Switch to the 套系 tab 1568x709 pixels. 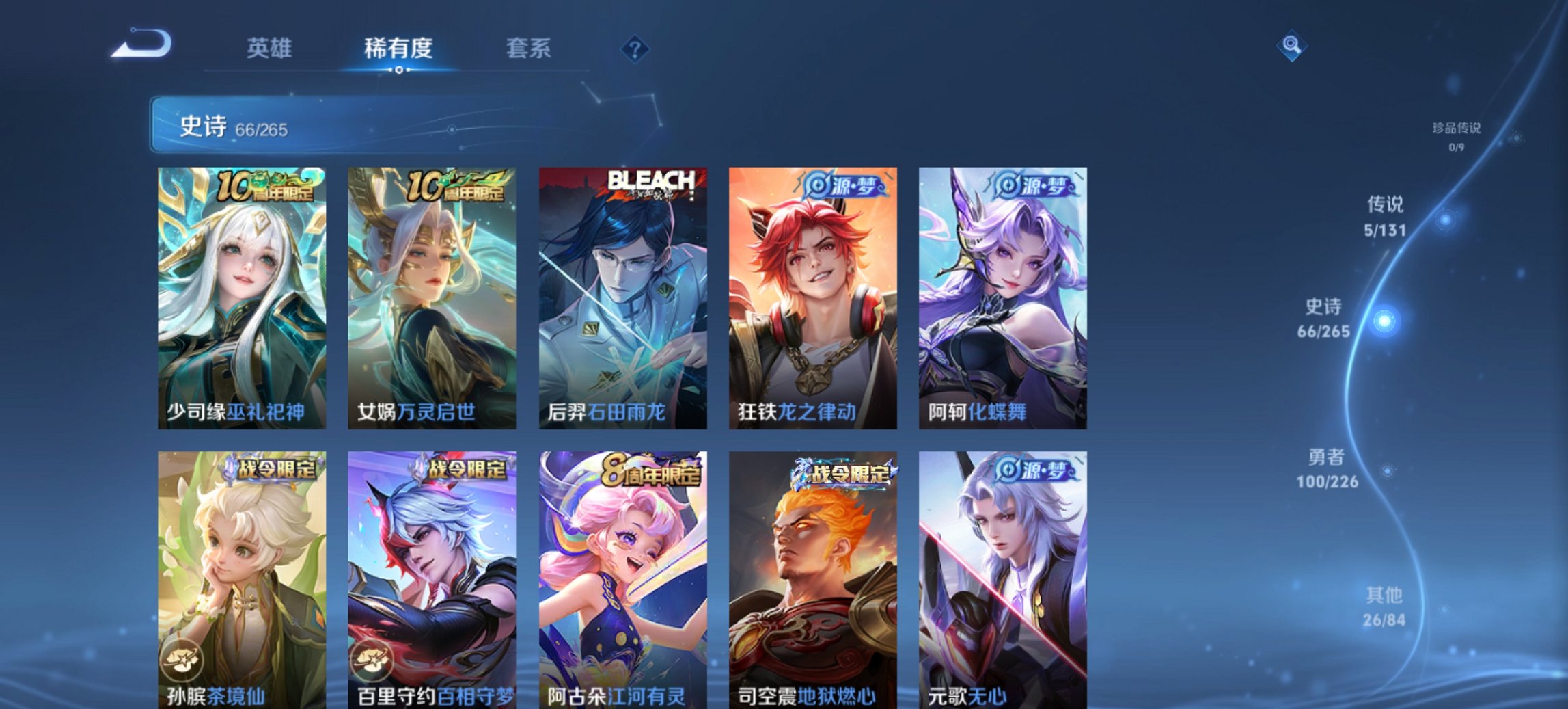click(528, 48)
